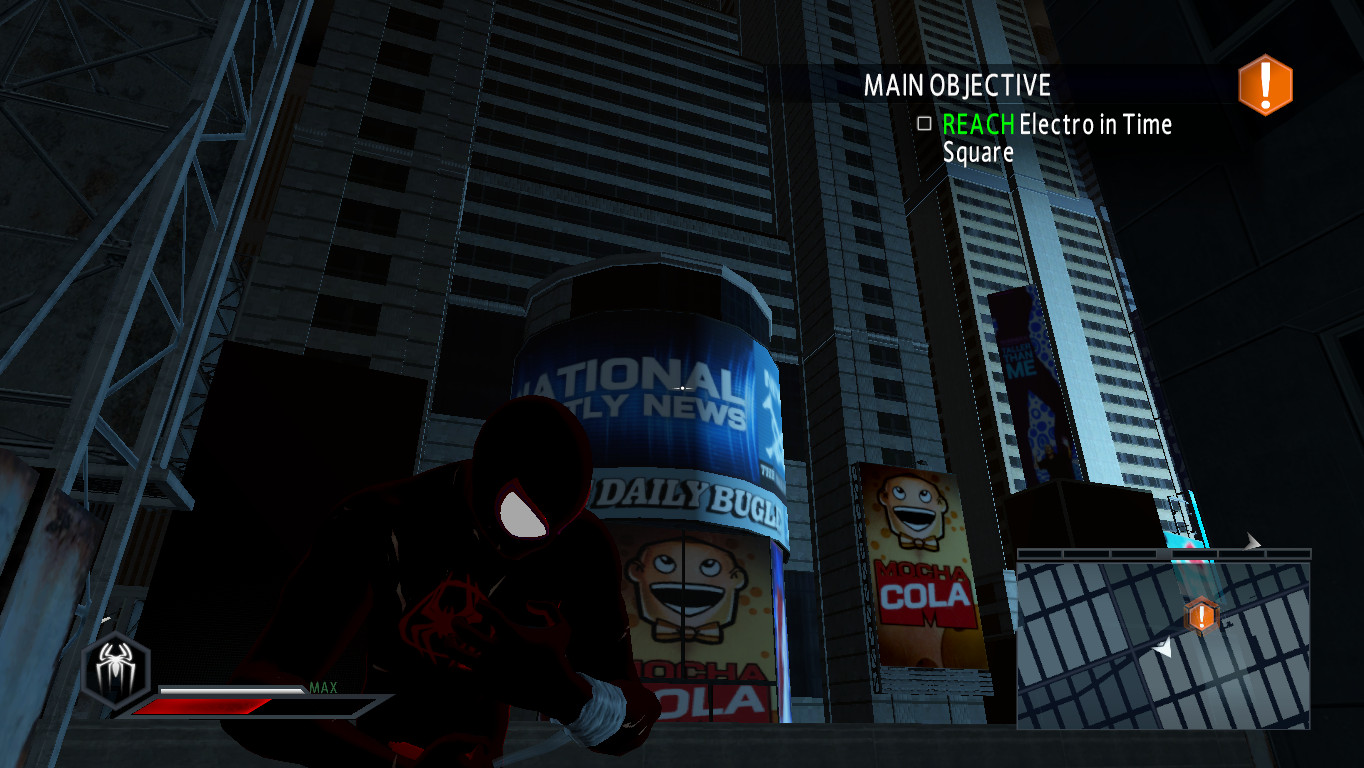This screenshot has height=768, width=1364.
Task: Toggle the Electro objective as complete
Action: coord(922,125)
